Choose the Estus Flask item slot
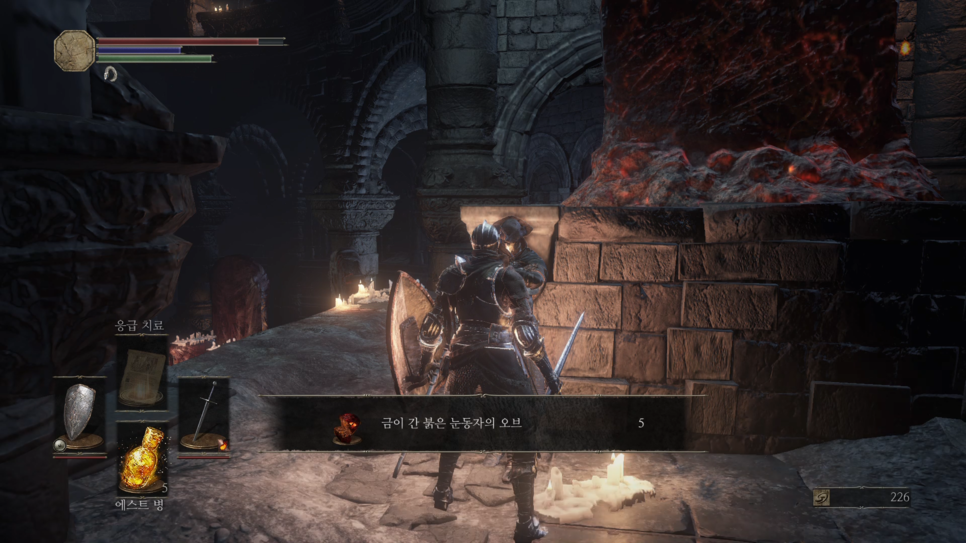Image resolution: width=966 pixels, height=543 pixels. click(x=141, y=461)
